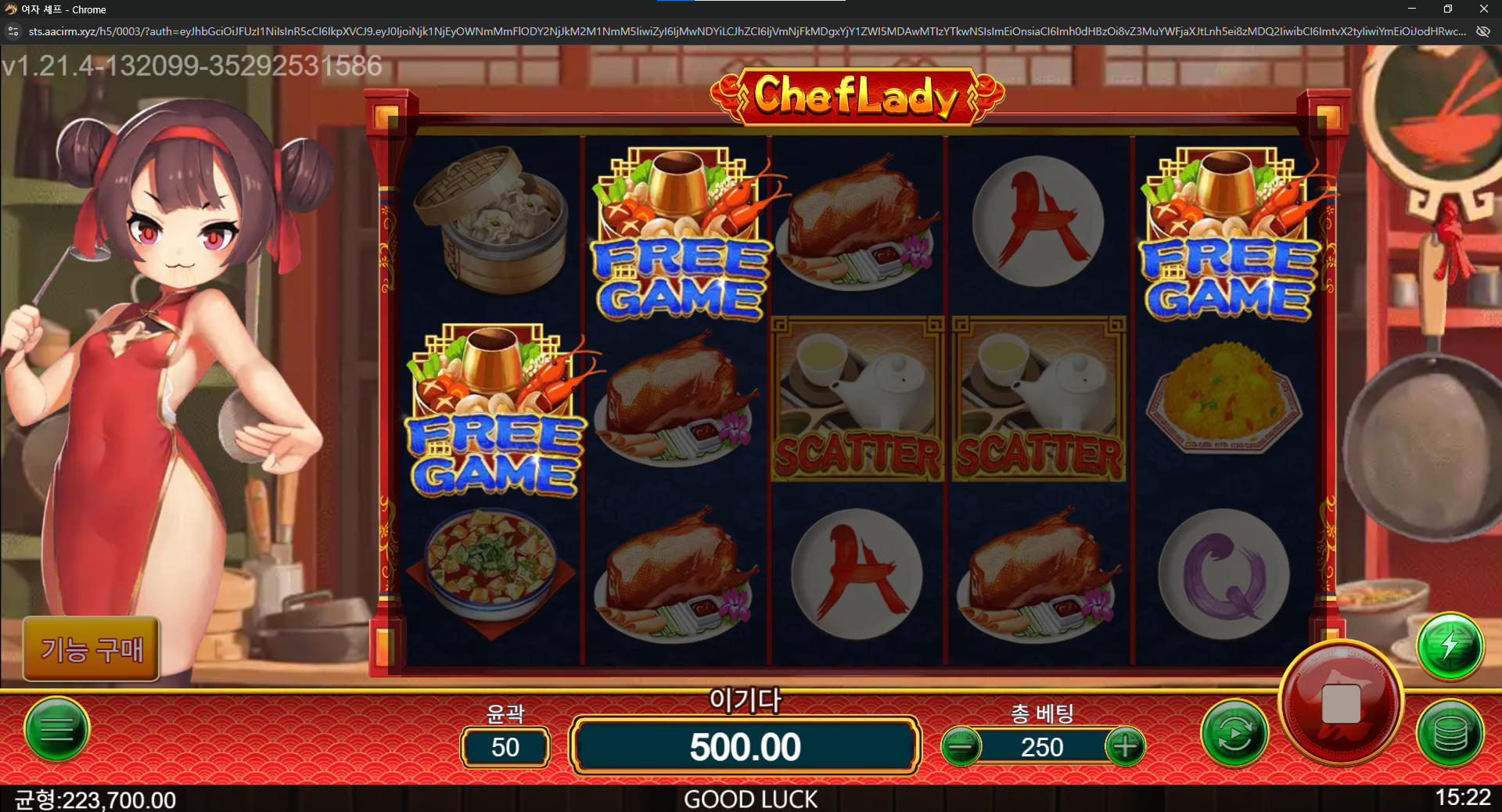Decrease total bet with minus button
Image resolution: width=1502 pixels, height=812 pixels.
click(x=961, y=746)
